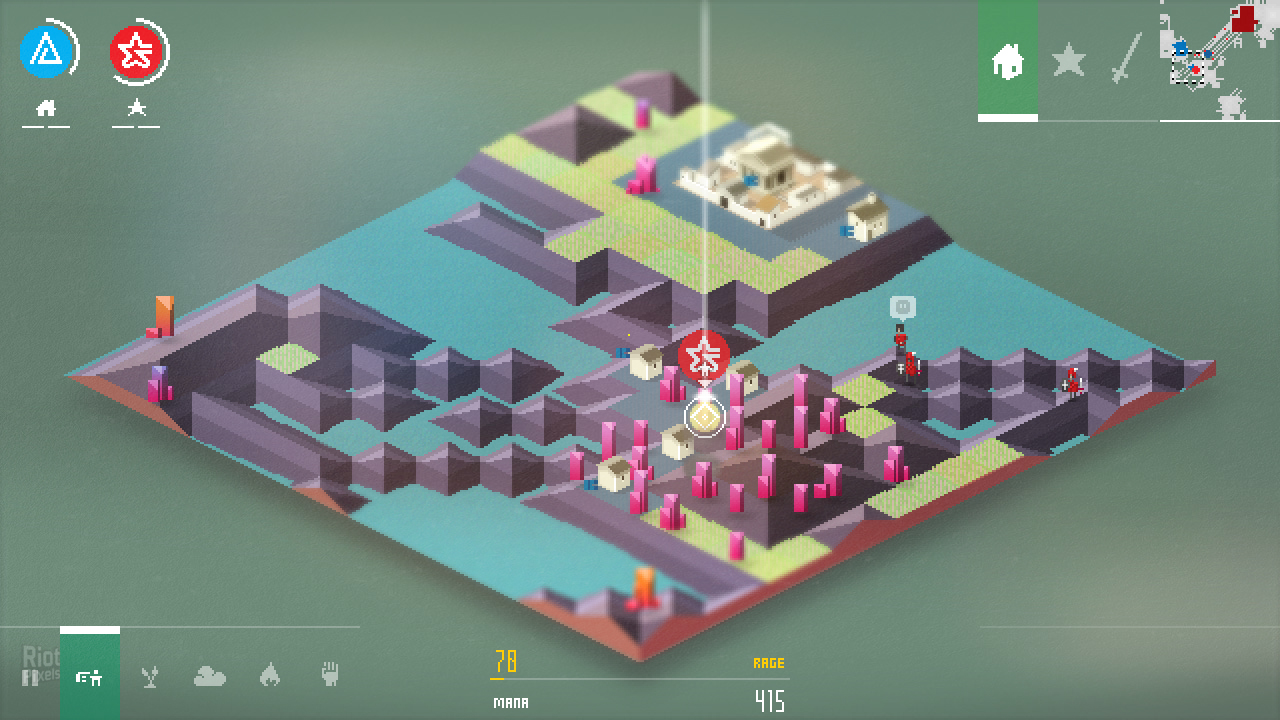Choose the plant sprout power category
Image resolution: width=1280 pixels, height=720 pixels.
click(150, 677)
